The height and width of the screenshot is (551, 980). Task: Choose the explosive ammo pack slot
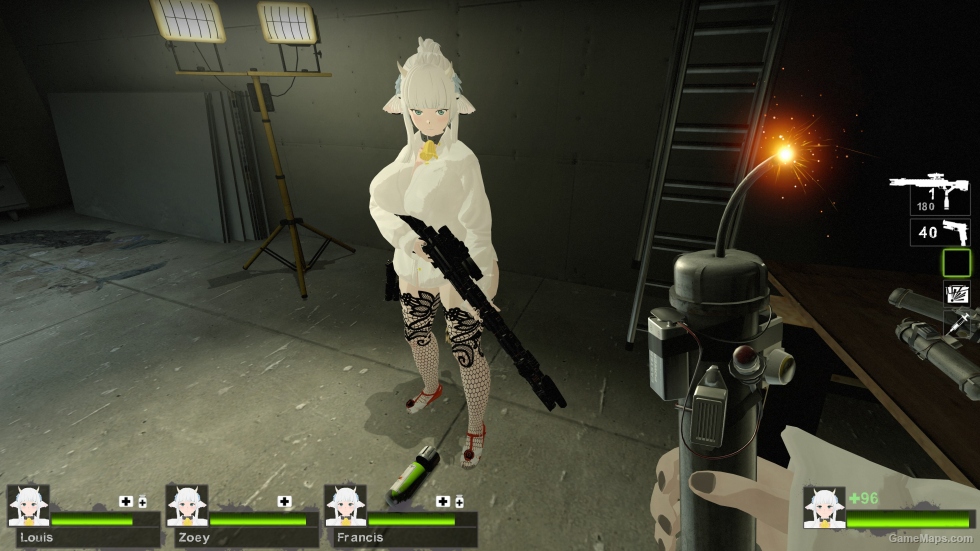(x=956, y=294)
